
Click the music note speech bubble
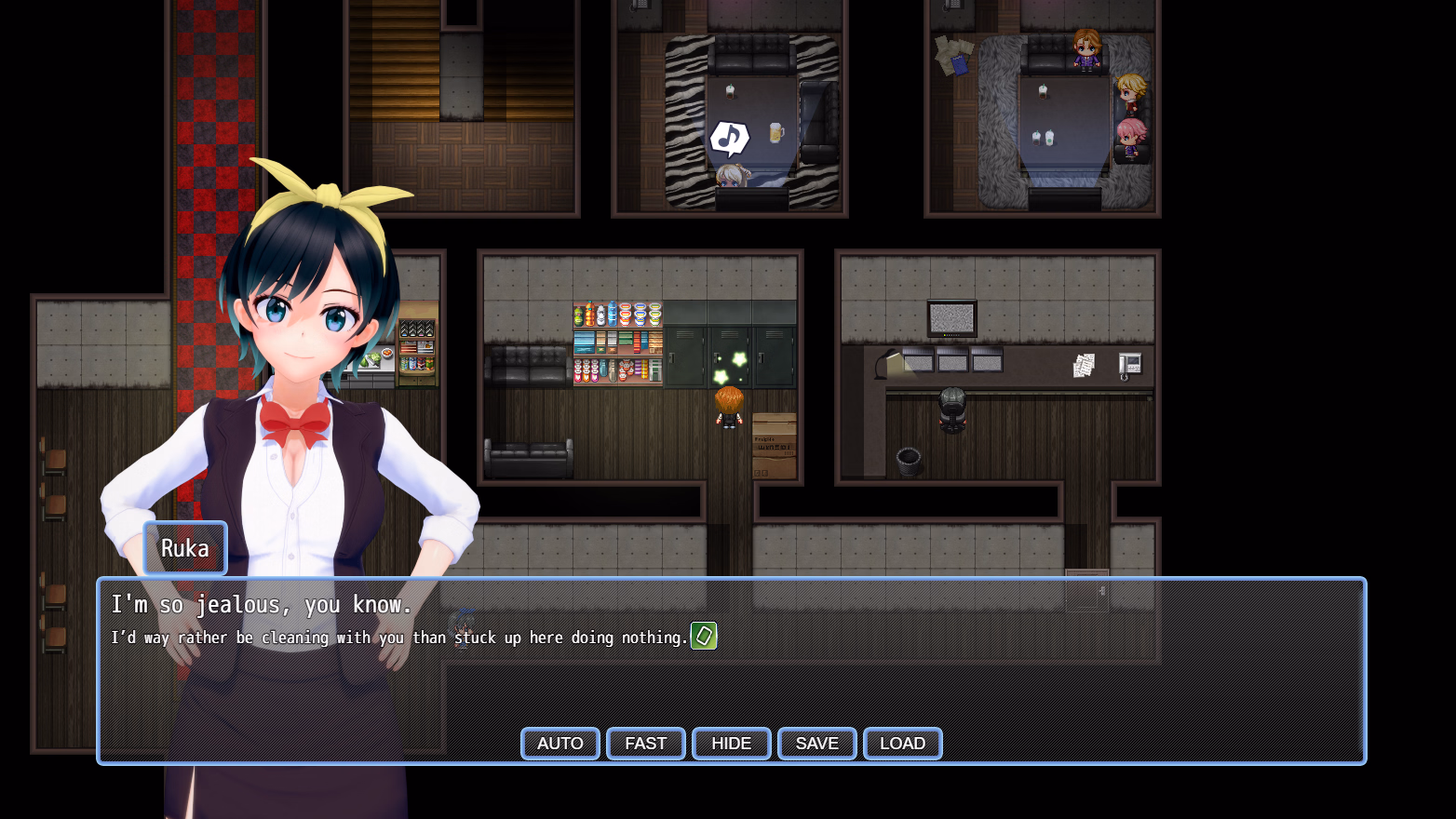tap(729, 137)
